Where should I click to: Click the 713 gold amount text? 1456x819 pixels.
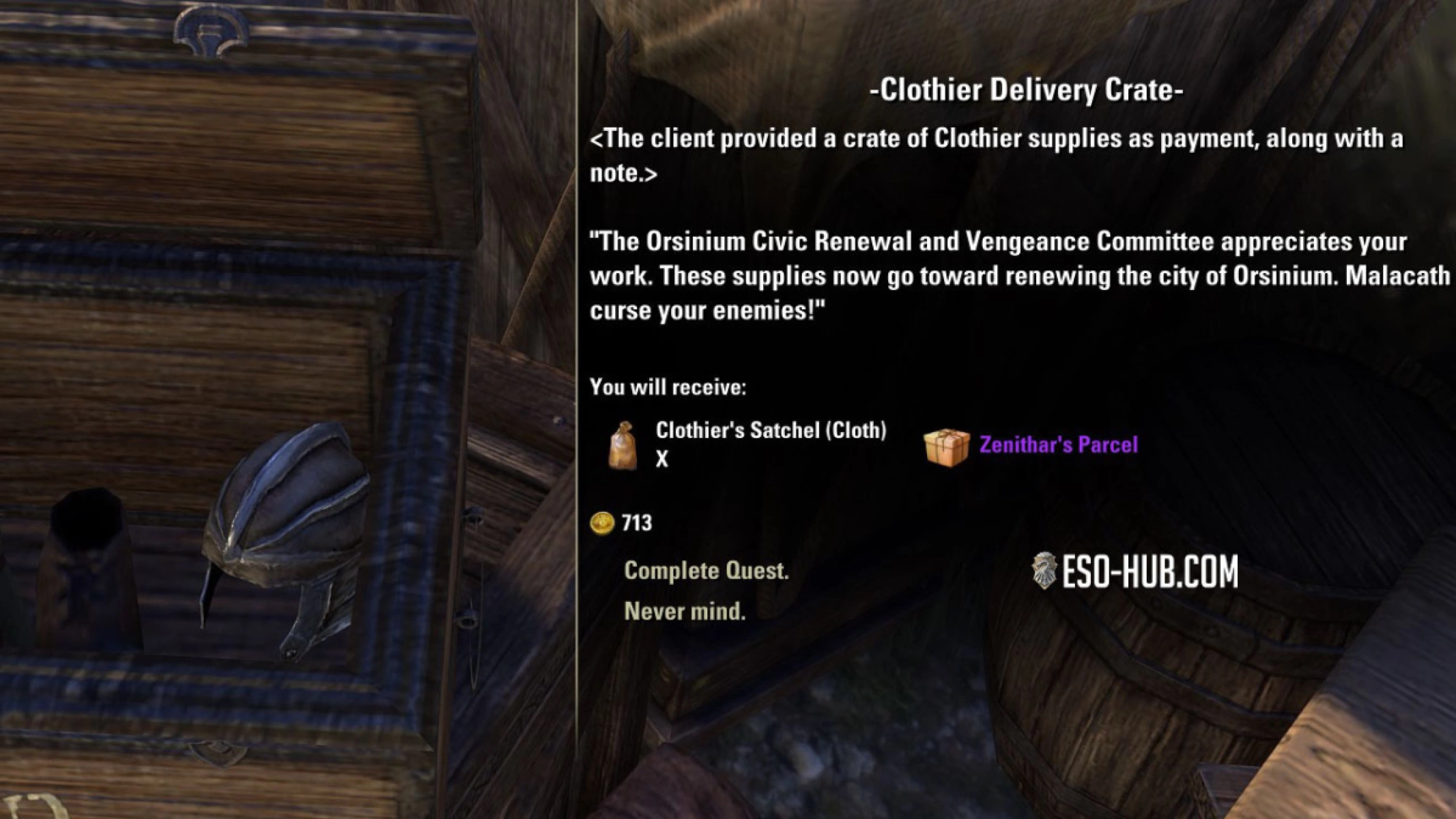coord(638,523)
